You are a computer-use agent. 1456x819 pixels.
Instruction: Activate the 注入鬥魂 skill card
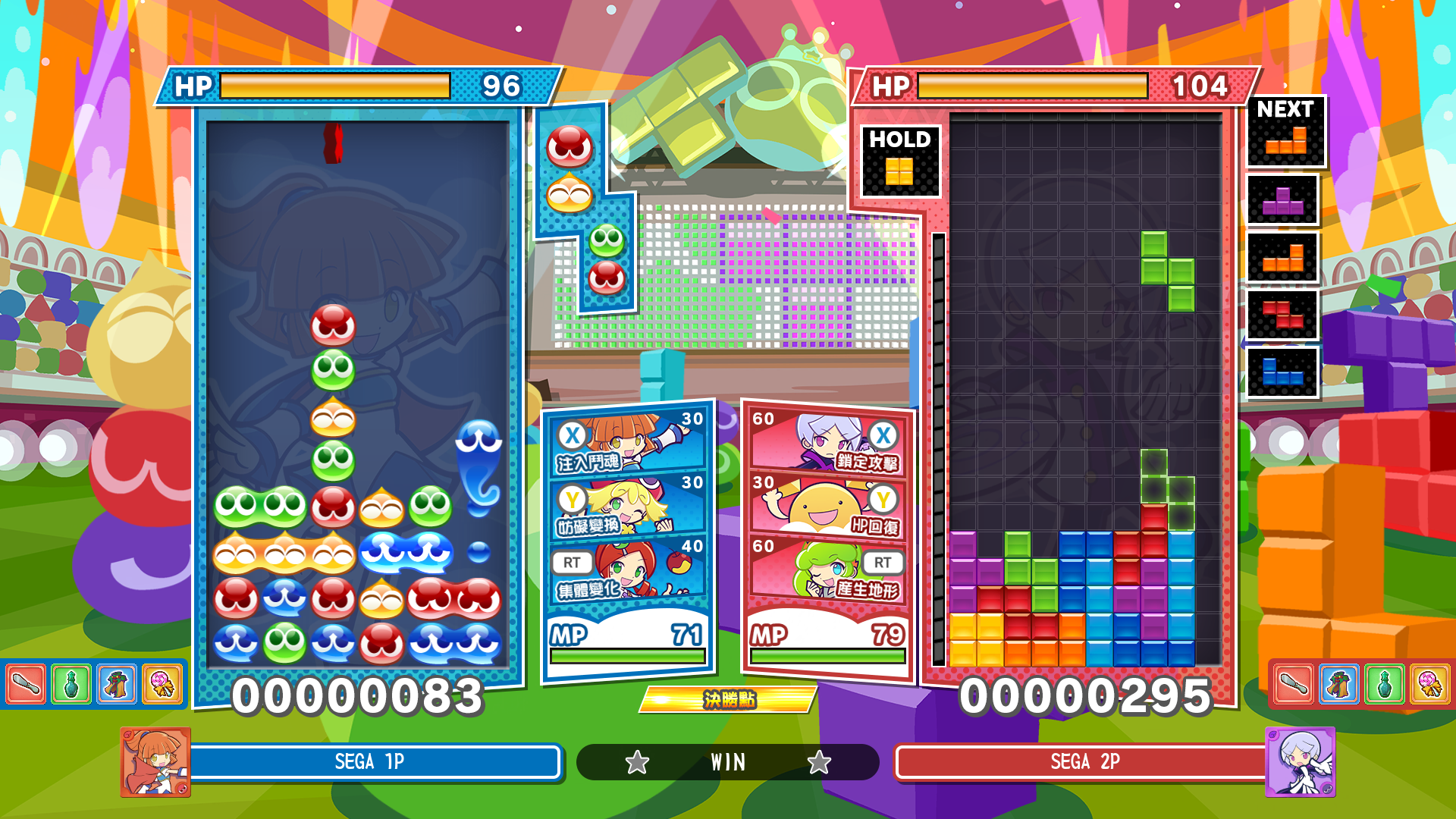tap(629, 442)
